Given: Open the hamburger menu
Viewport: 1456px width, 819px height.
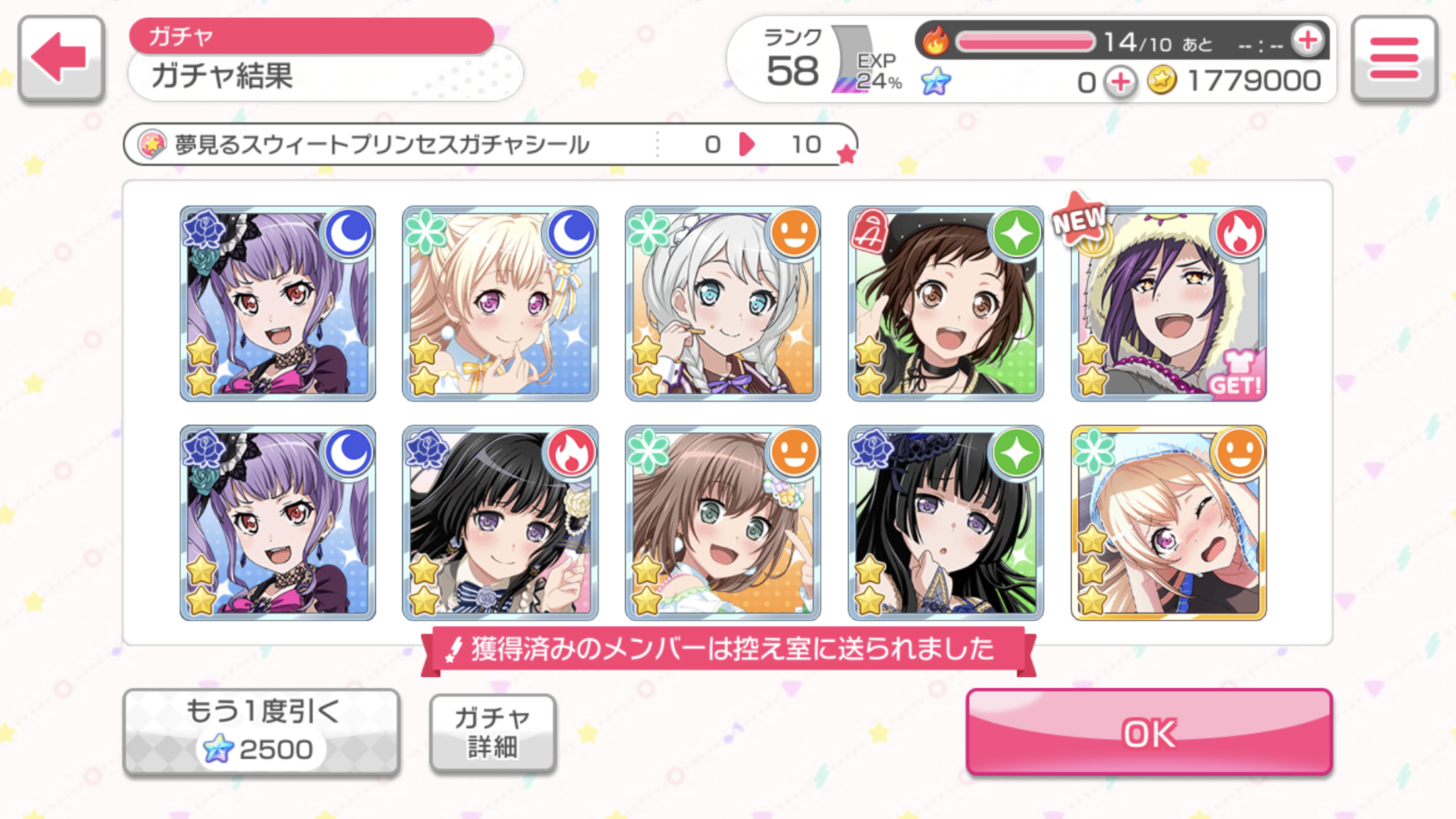Looking at the screenshot, I should [1393, 59].
